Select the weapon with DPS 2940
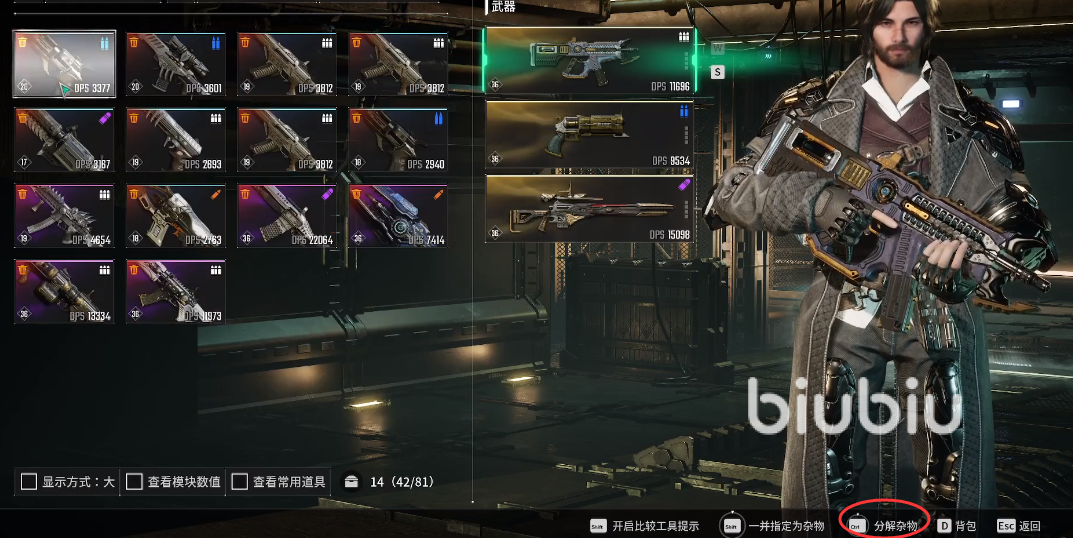The width and height of the screenshot is (1073, 538). 398,139
